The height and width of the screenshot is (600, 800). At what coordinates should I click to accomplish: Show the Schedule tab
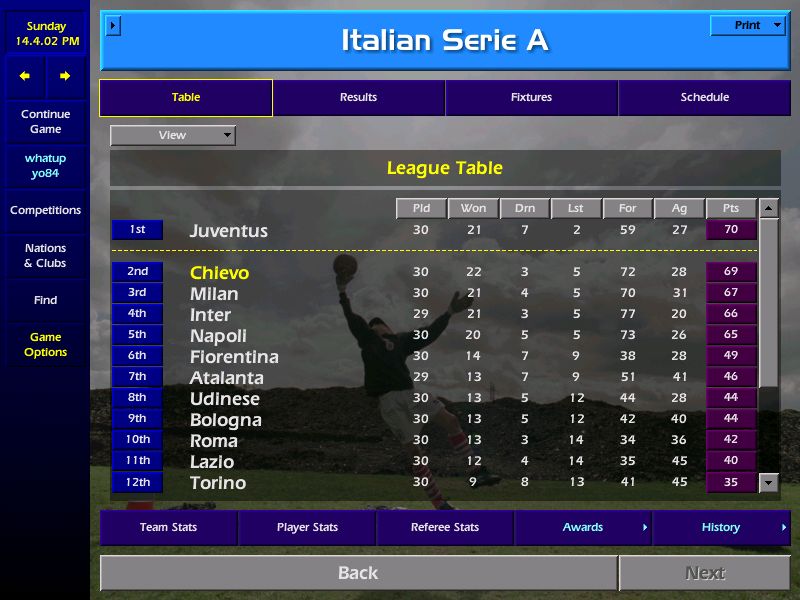point(704,98)
